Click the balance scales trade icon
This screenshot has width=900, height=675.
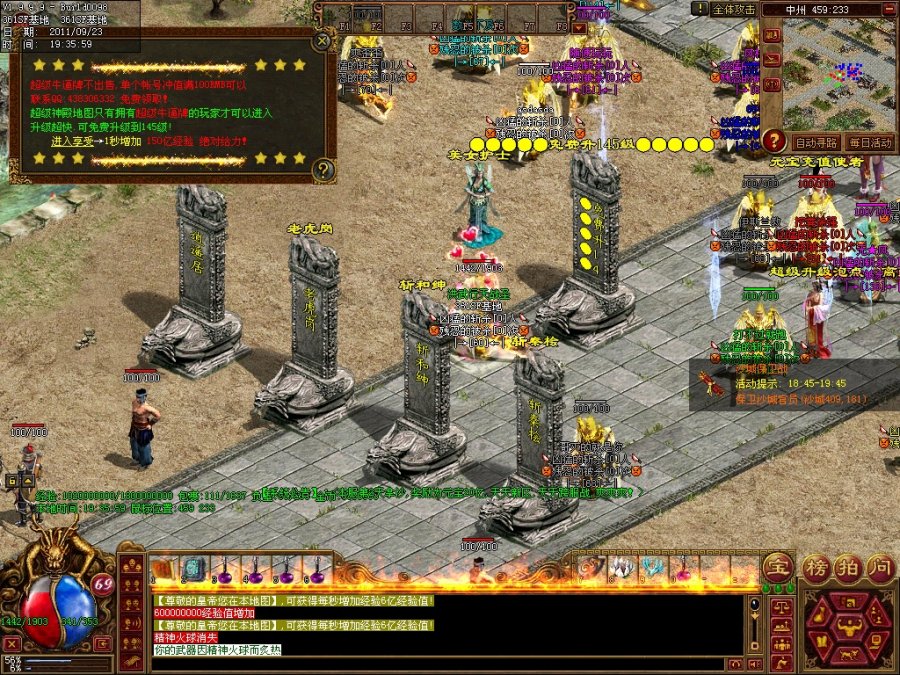tap(782, 606)
